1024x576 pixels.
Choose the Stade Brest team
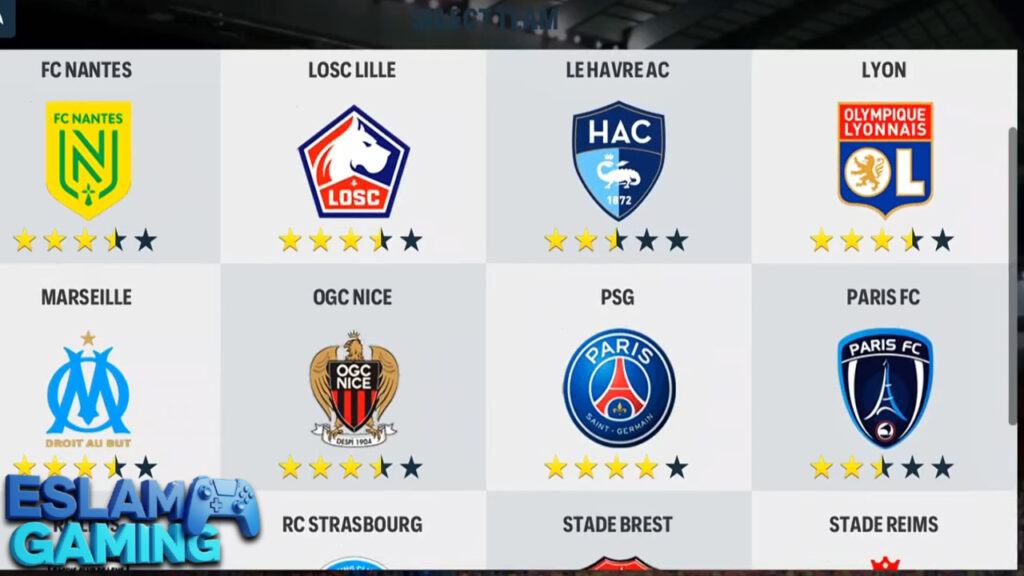tap(618, 535)
